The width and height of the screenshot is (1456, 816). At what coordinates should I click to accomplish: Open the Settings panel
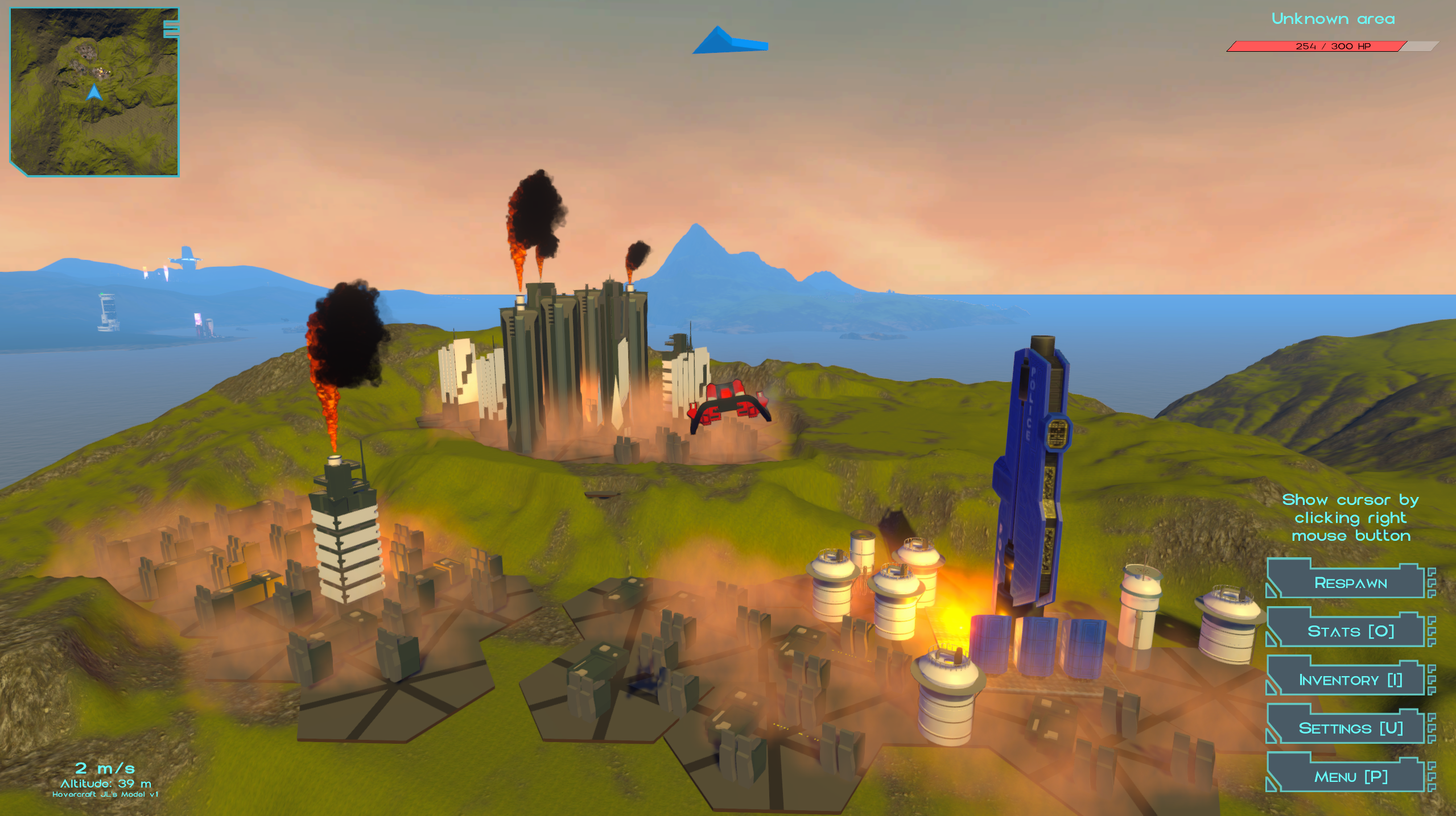[1350, 728]
